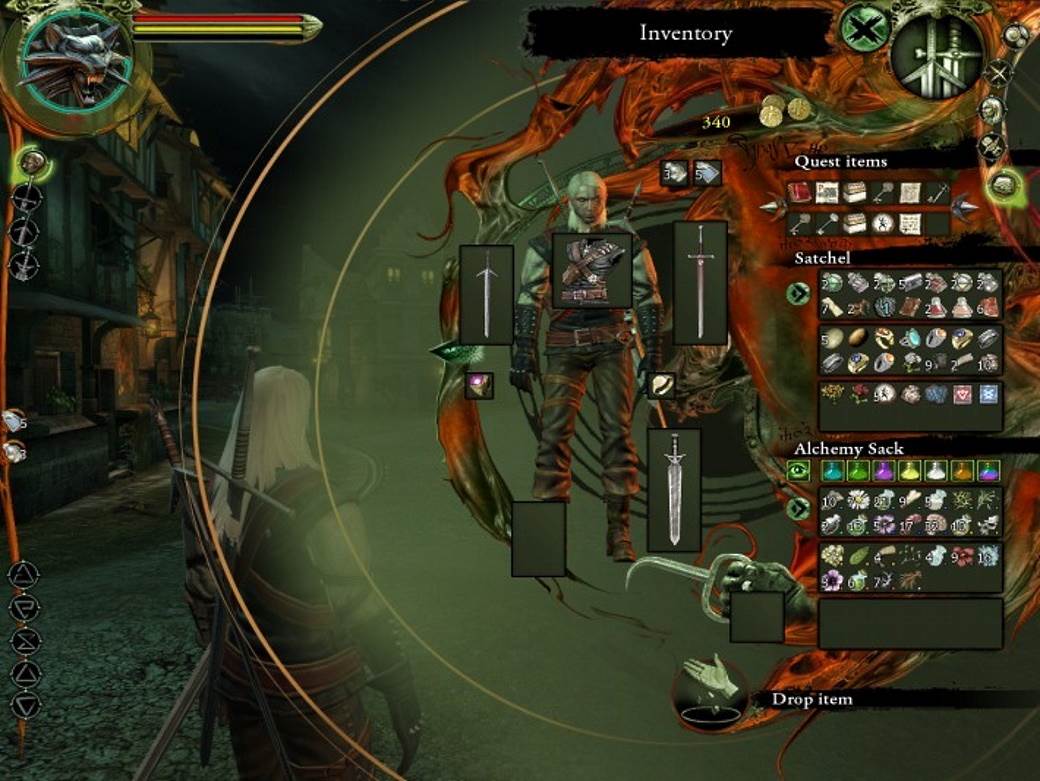This screenshot has height=781, width=1040.
Task: Click the red book in Quest items
Action: (x=799, y=193)
